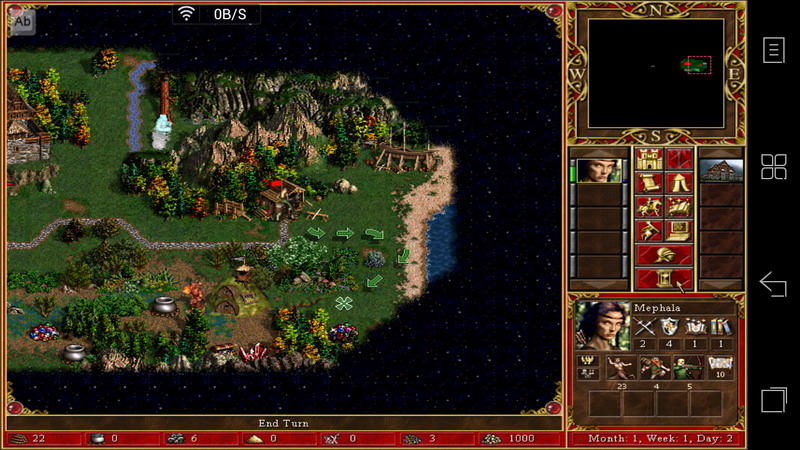Tap the Ab keyboard icon overlay

pos(21,21)
